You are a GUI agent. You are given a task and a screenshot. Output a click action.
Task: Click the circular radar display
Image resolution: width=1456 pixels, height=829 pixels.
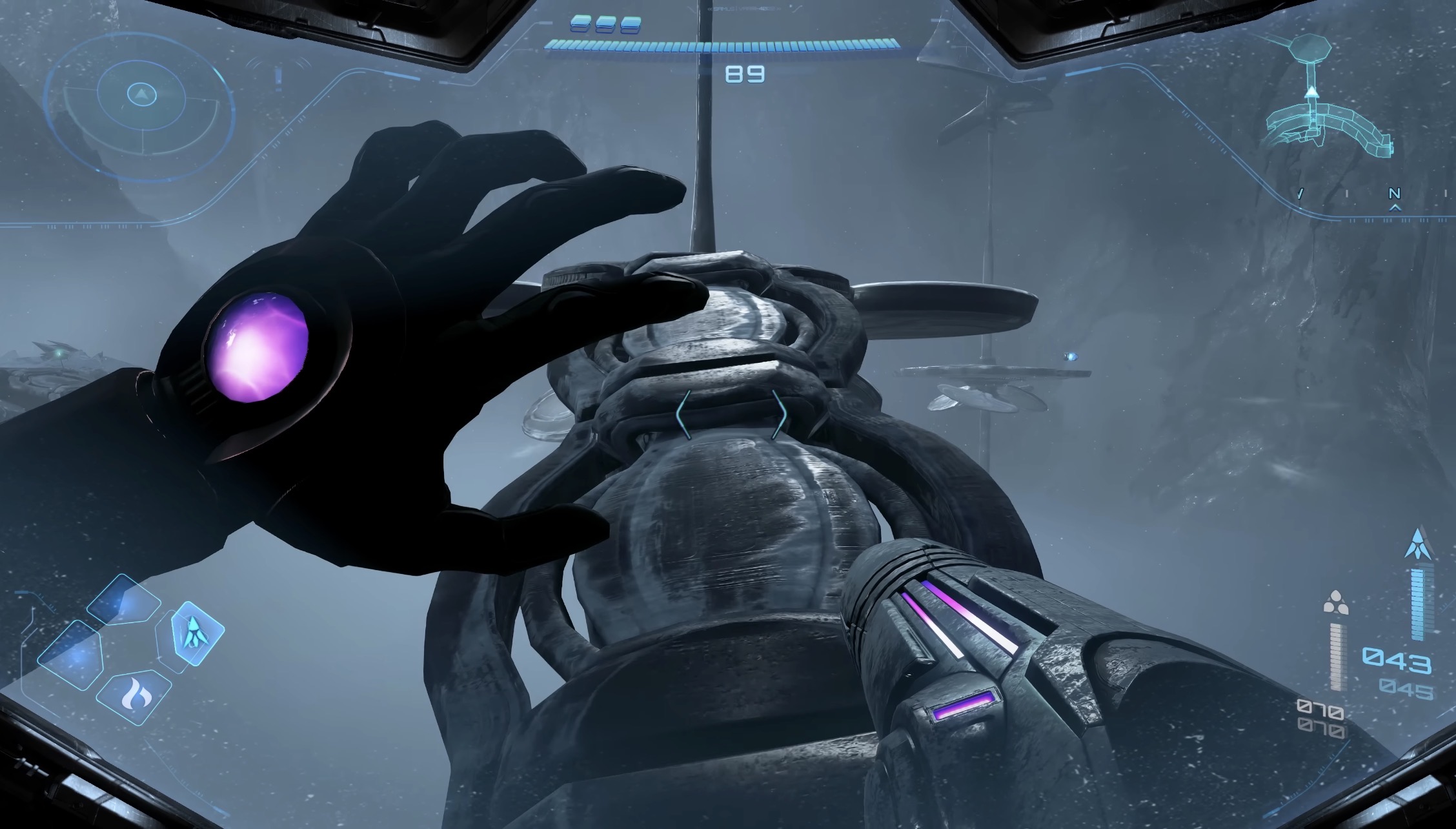point(139,97)
